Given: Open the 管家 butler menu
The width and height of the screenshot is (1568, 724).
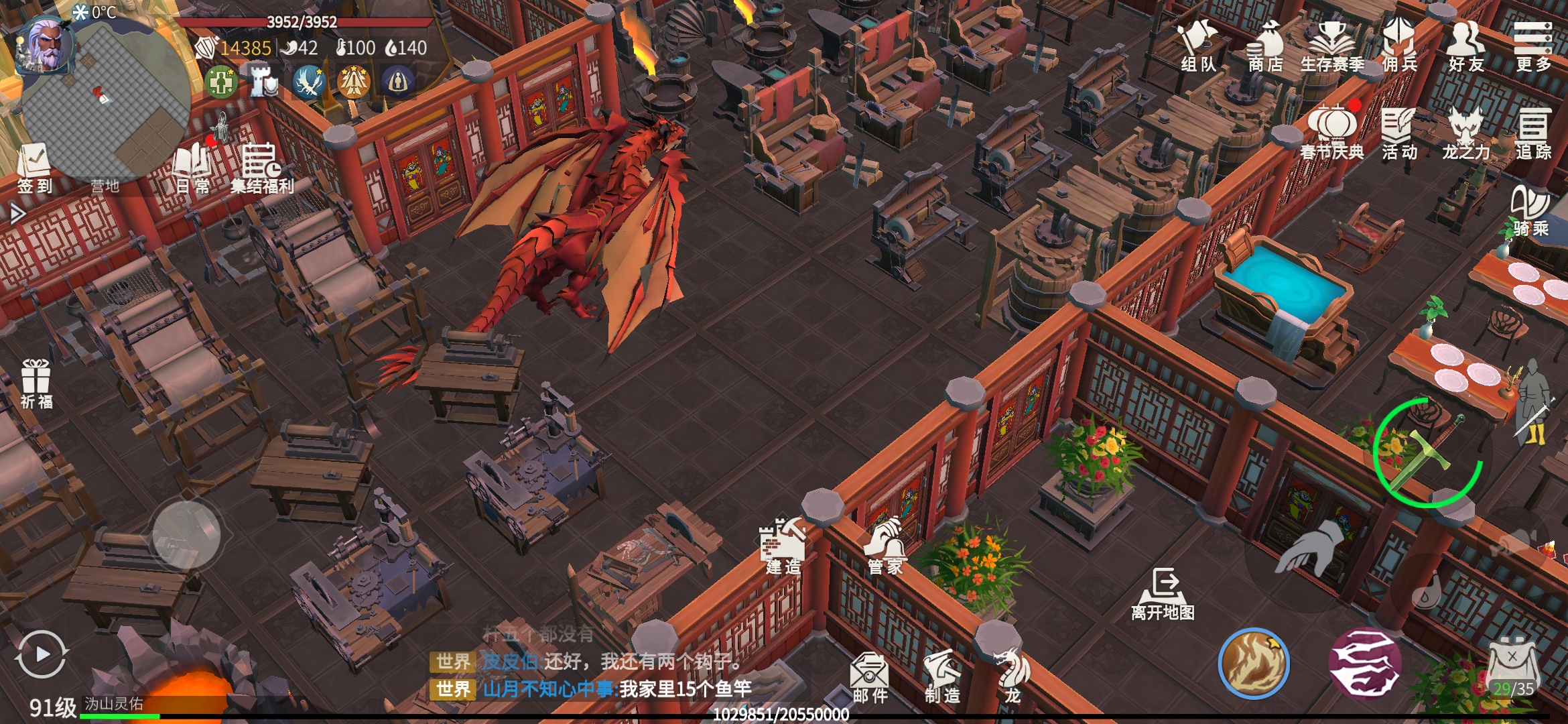Looking at the screenshot, I should coord(886,546).
